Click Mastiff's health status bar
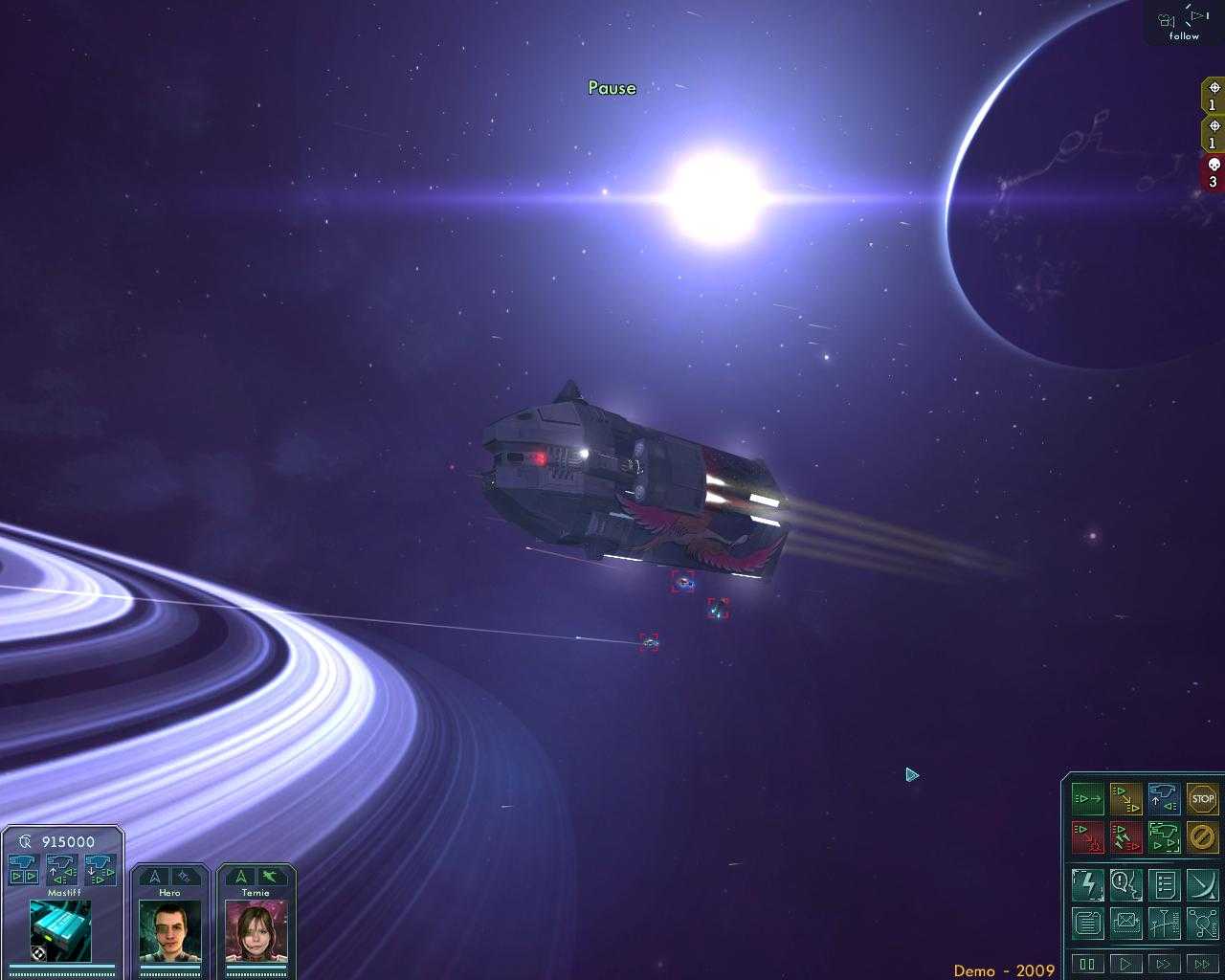The width and height of the screenshot is (1225, 980). (60, 969)
